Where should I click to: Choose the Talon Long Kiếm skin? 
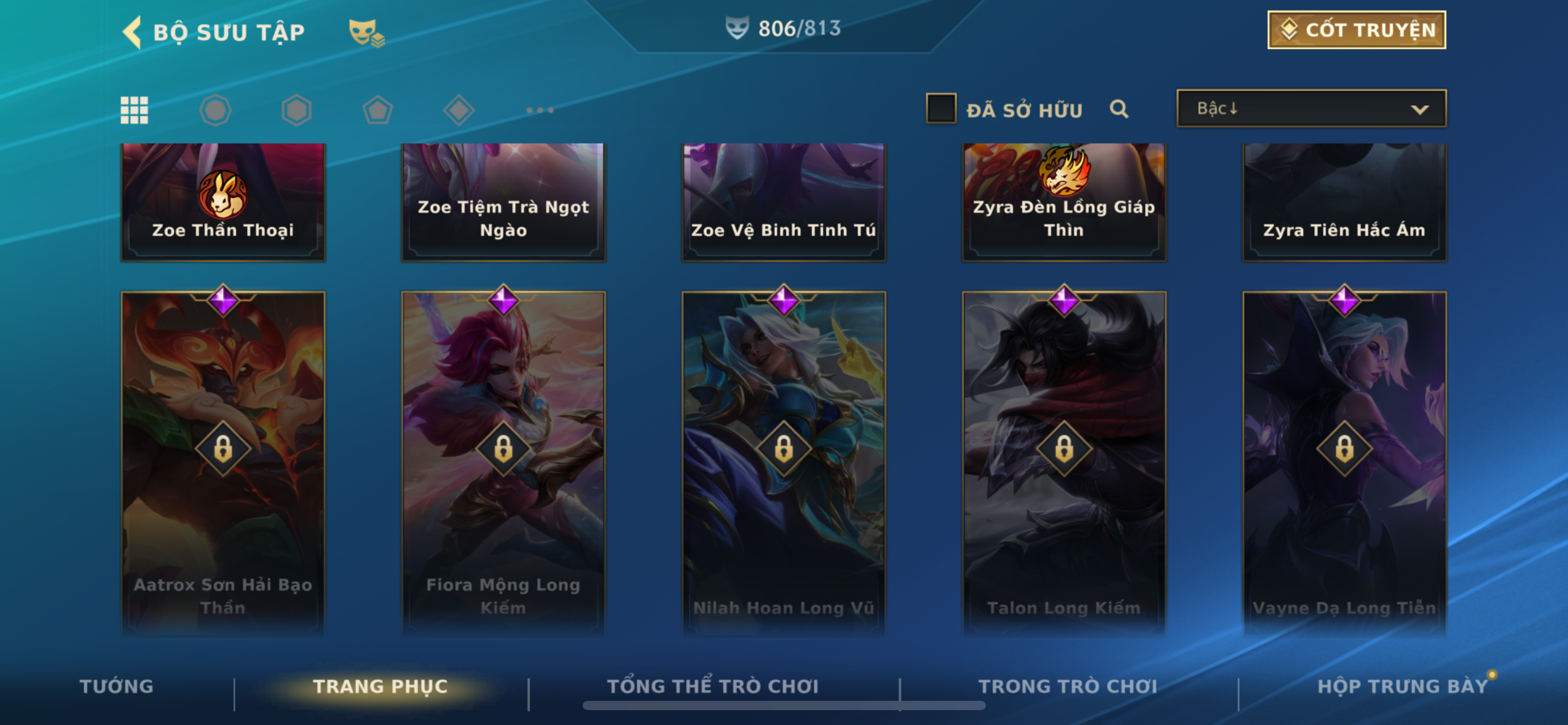point(1064,462)
